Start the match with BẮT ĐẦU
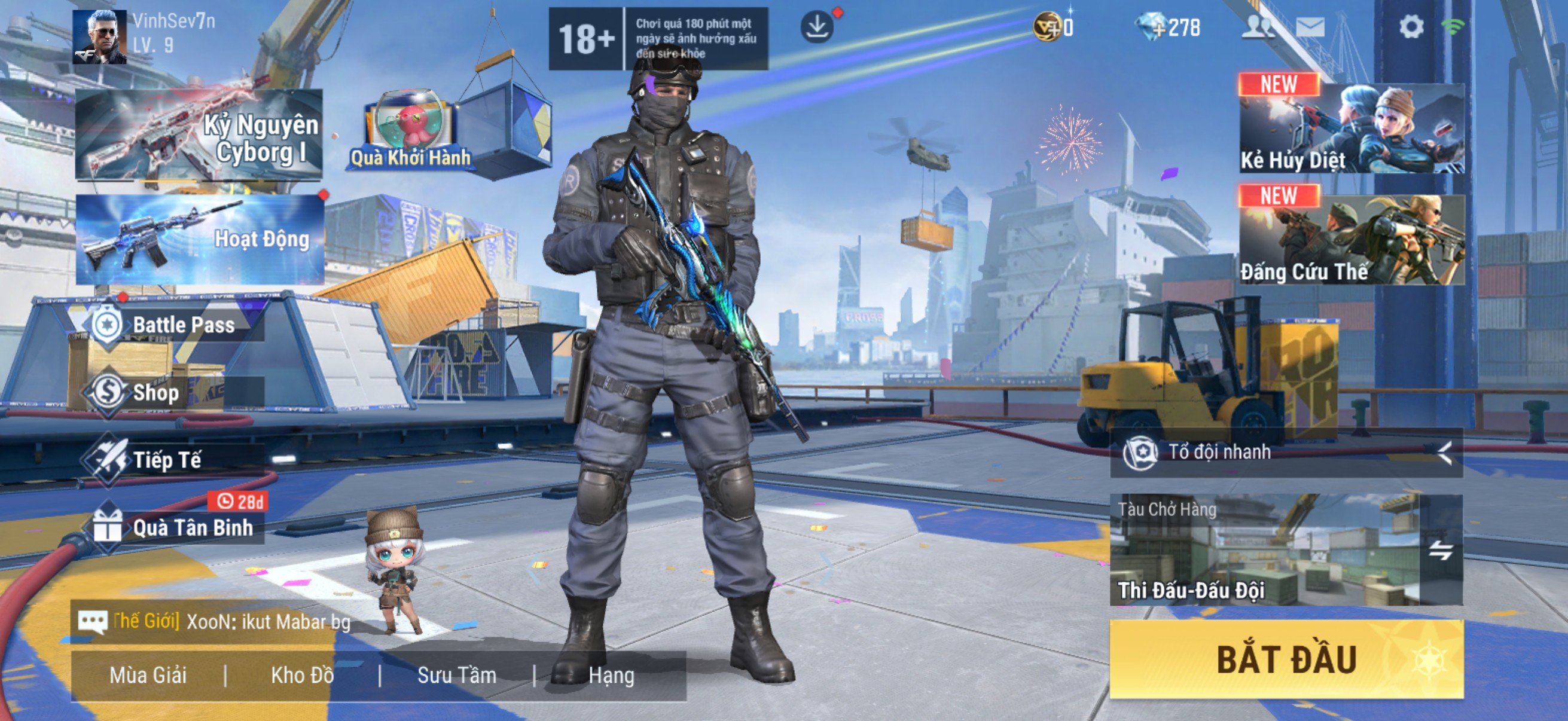1568x721 pixels. tap(1286, 659)
